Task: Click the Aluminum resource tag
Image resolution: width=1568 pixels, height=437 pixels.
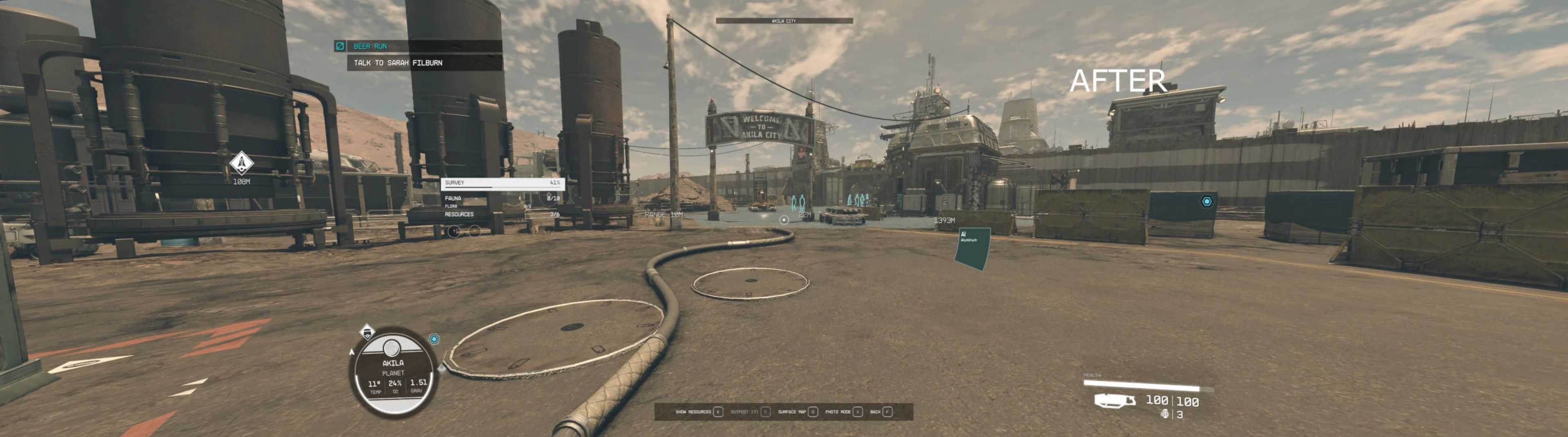Action: pos(972,248)
